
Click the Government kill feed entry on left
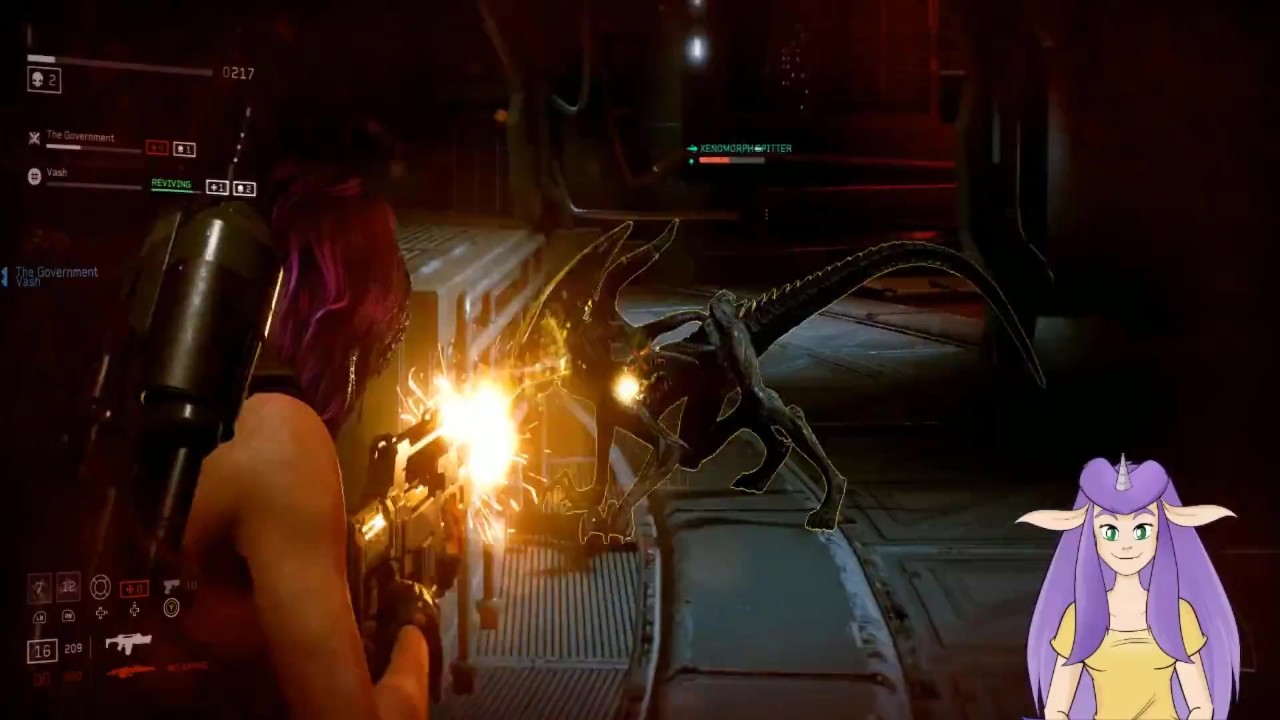coord(56,272)
